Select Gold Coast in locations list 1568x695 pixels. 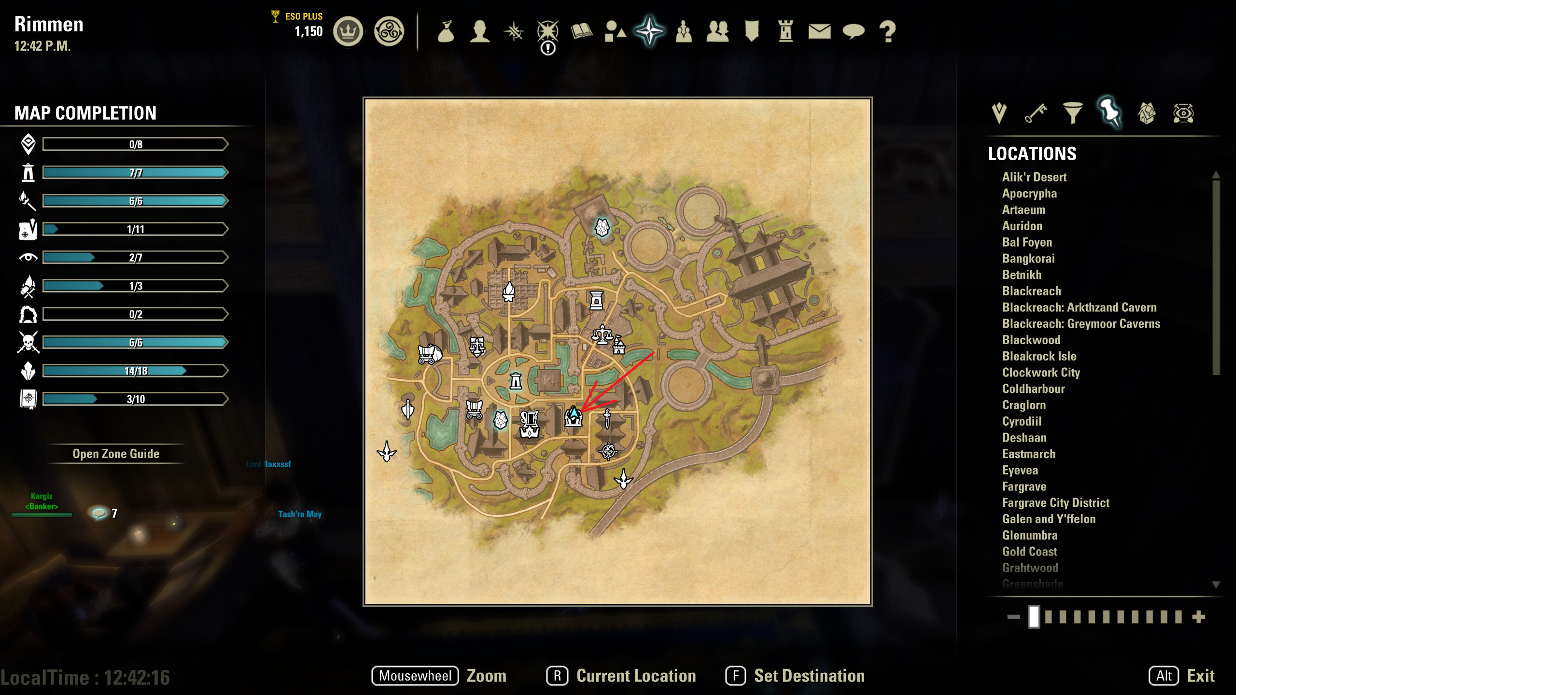[1029, 551]
